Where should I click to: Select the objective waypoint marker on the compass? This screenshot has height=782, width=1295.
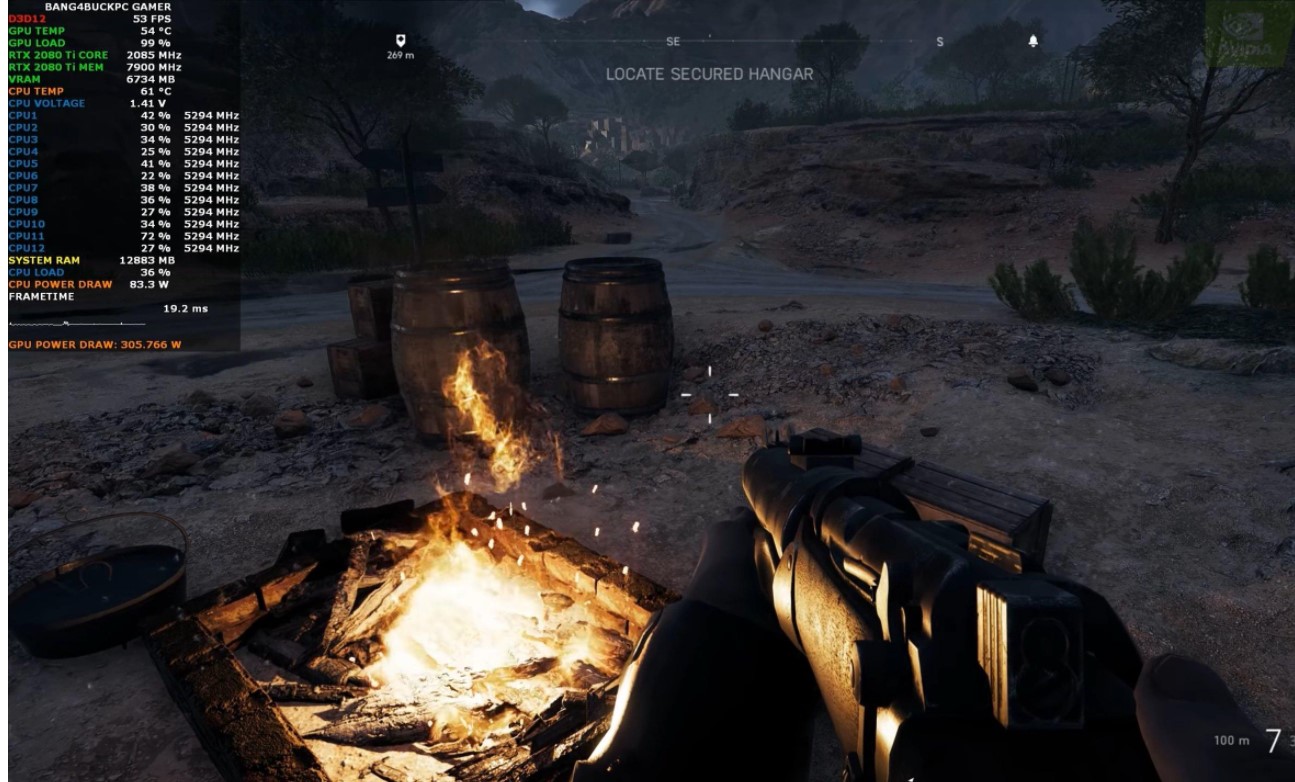tap(400, 41)
